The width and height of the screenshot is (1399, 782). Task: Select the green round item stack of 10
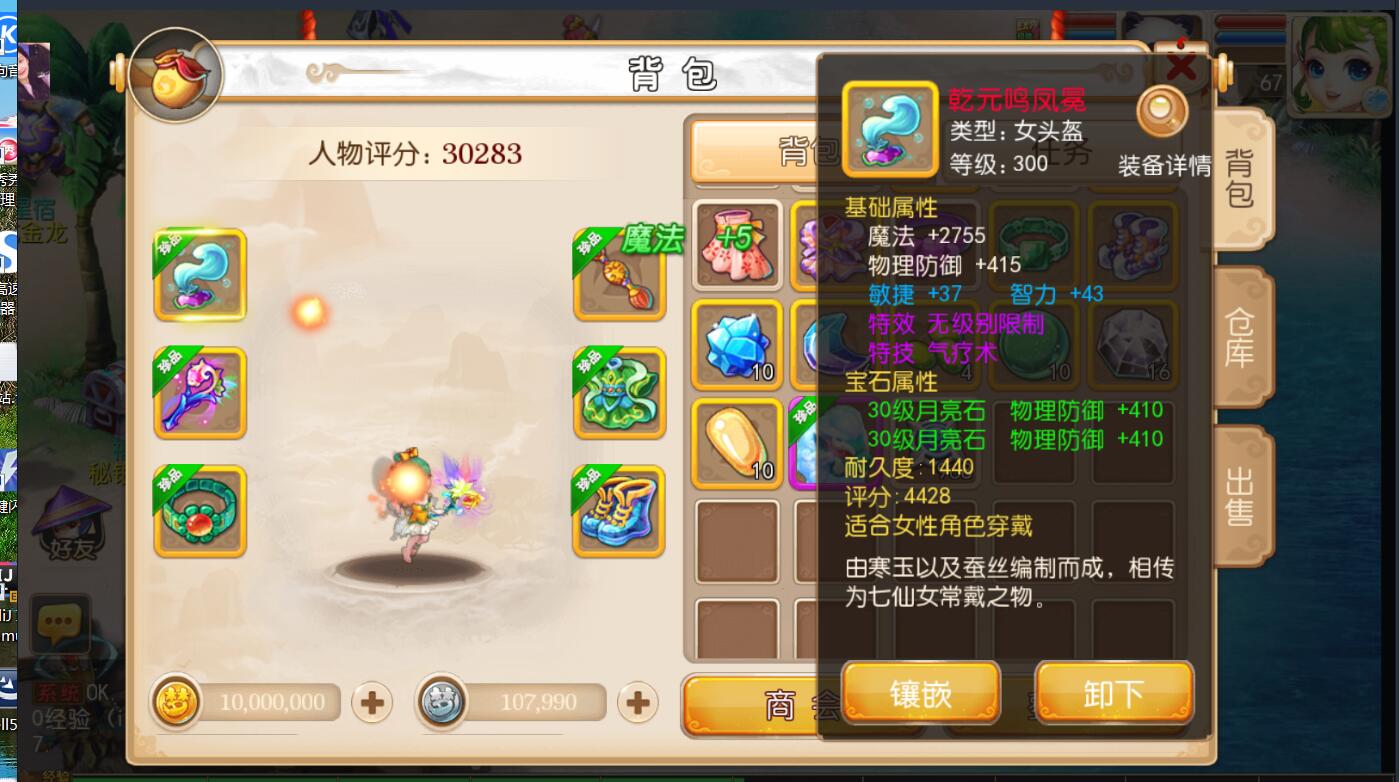(x=1035, y=343)
